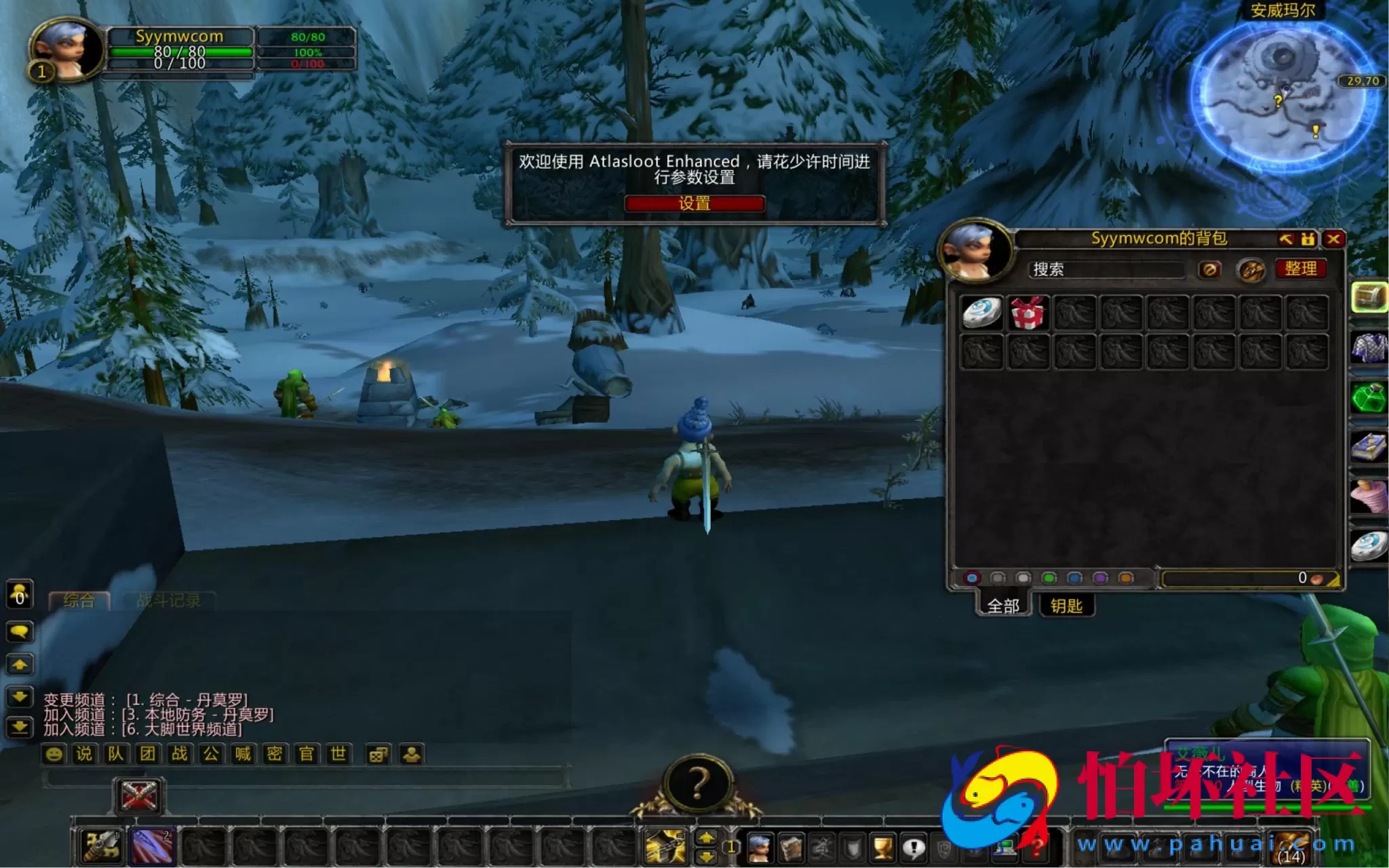Click the action bar page-down arrow
Viewport: 1389px width, 868px height.
tap(706, 855)
